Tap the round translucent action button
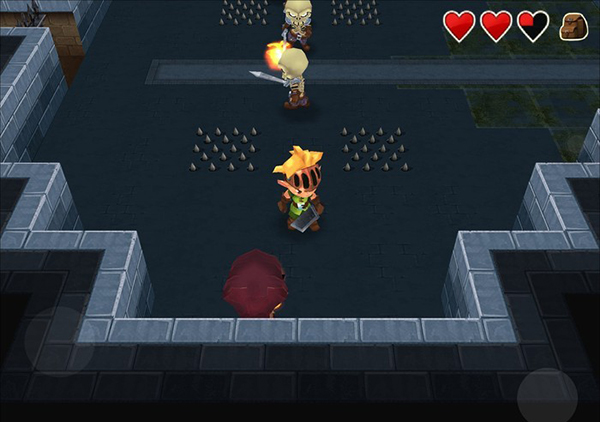Screen dimensions: 600x422 click(x=547, y=397)
